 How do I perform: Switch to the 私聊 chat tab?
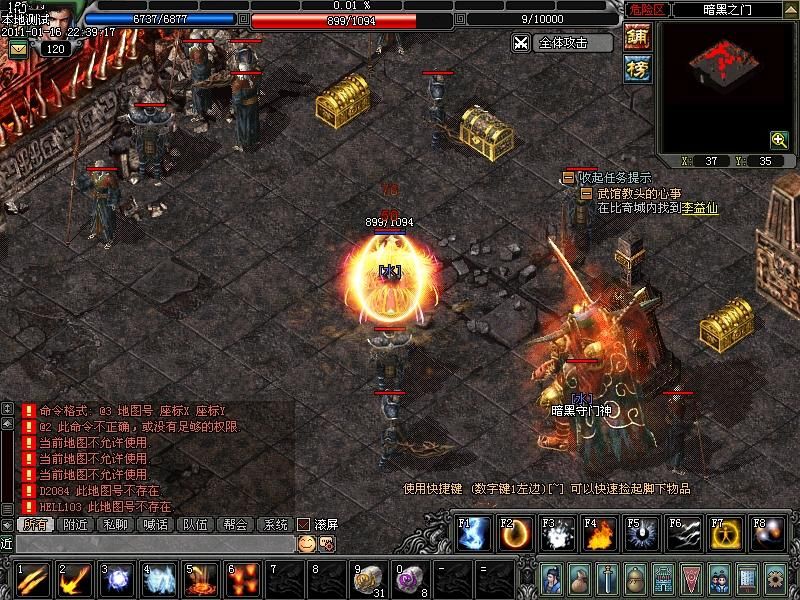(x=115, y=524)
